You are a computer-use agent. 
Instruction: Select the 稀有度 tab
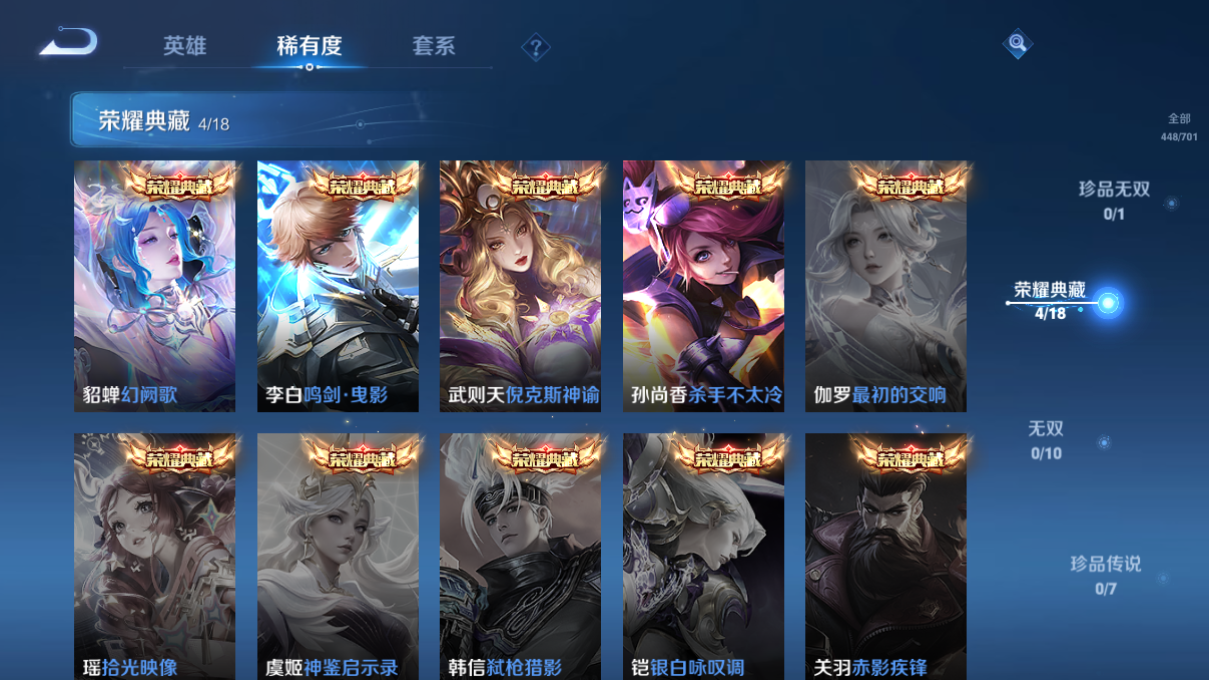pyautogui.click(x=309, y=46)
